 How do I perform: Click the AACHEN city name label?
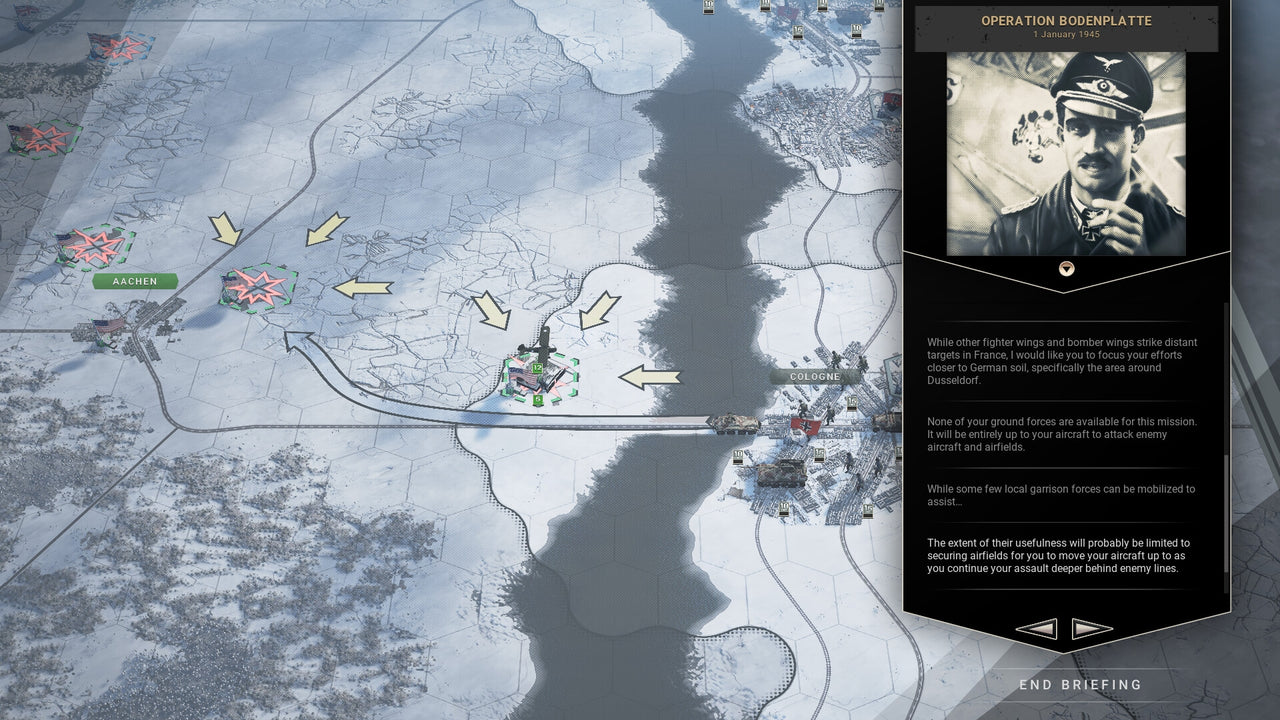click(134, 281)
